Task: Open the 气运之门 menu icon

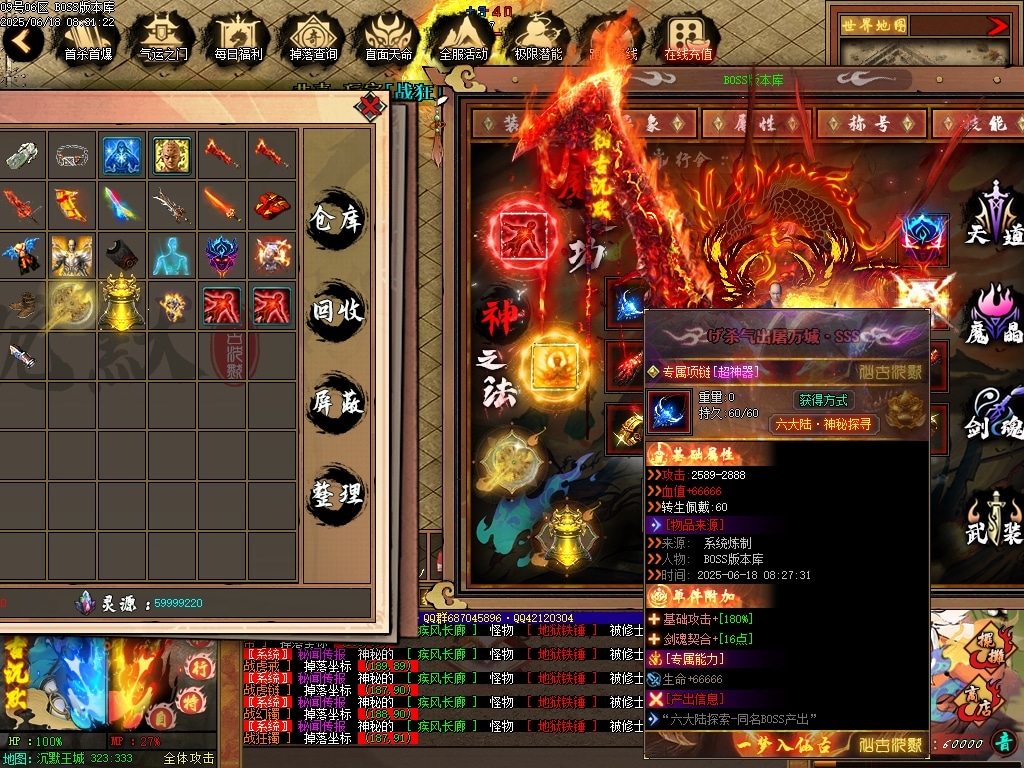Action: tap(162, 37)
